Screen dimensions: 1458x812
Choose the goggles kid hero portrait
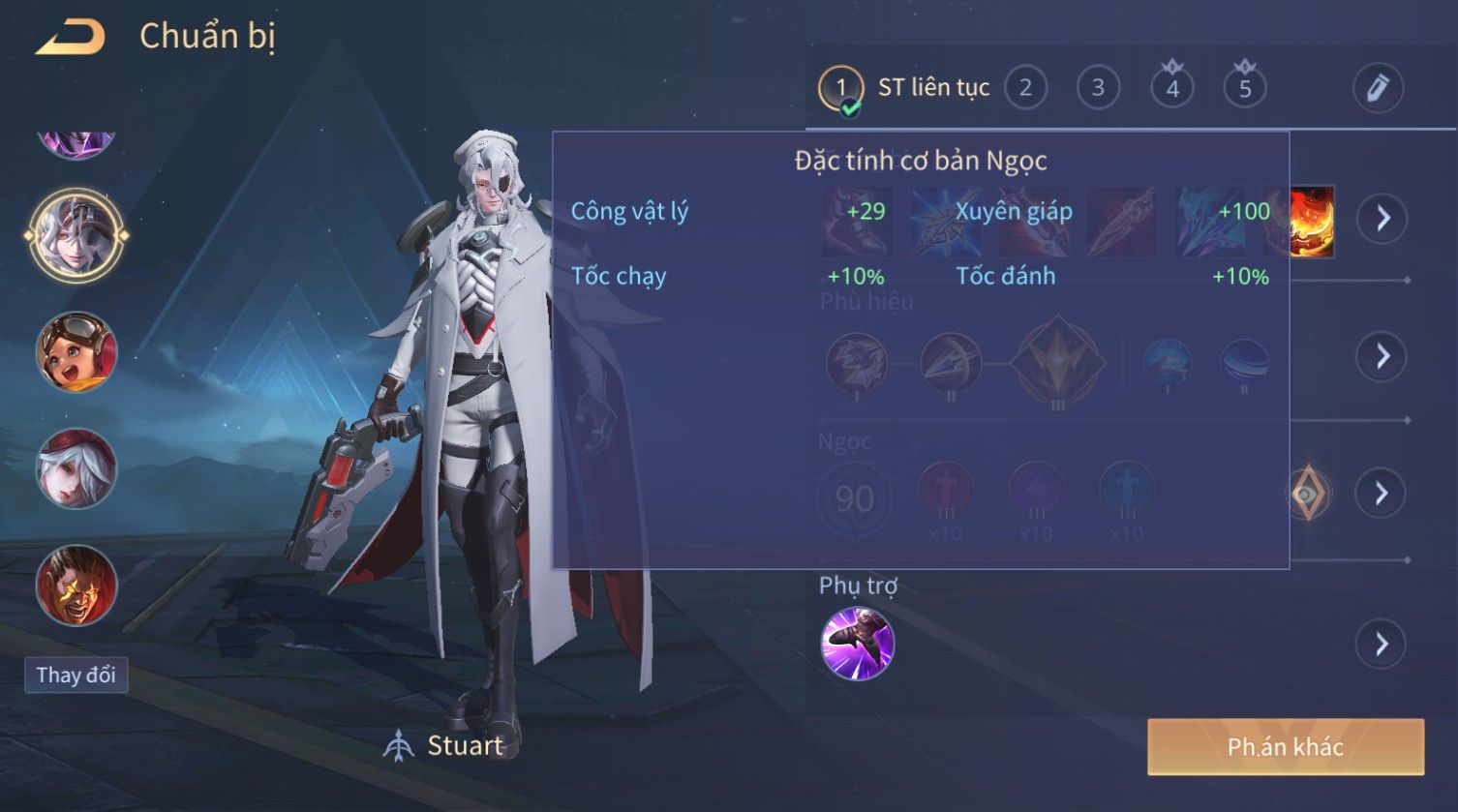point(76,351)
